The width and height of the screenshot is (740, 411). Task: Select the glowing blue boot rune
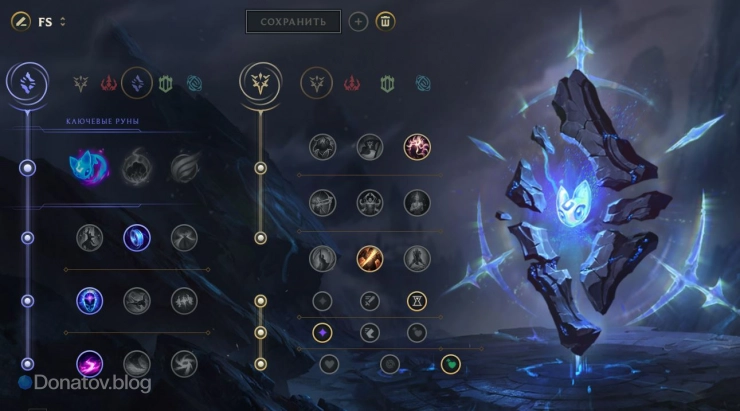pos(137,237)
